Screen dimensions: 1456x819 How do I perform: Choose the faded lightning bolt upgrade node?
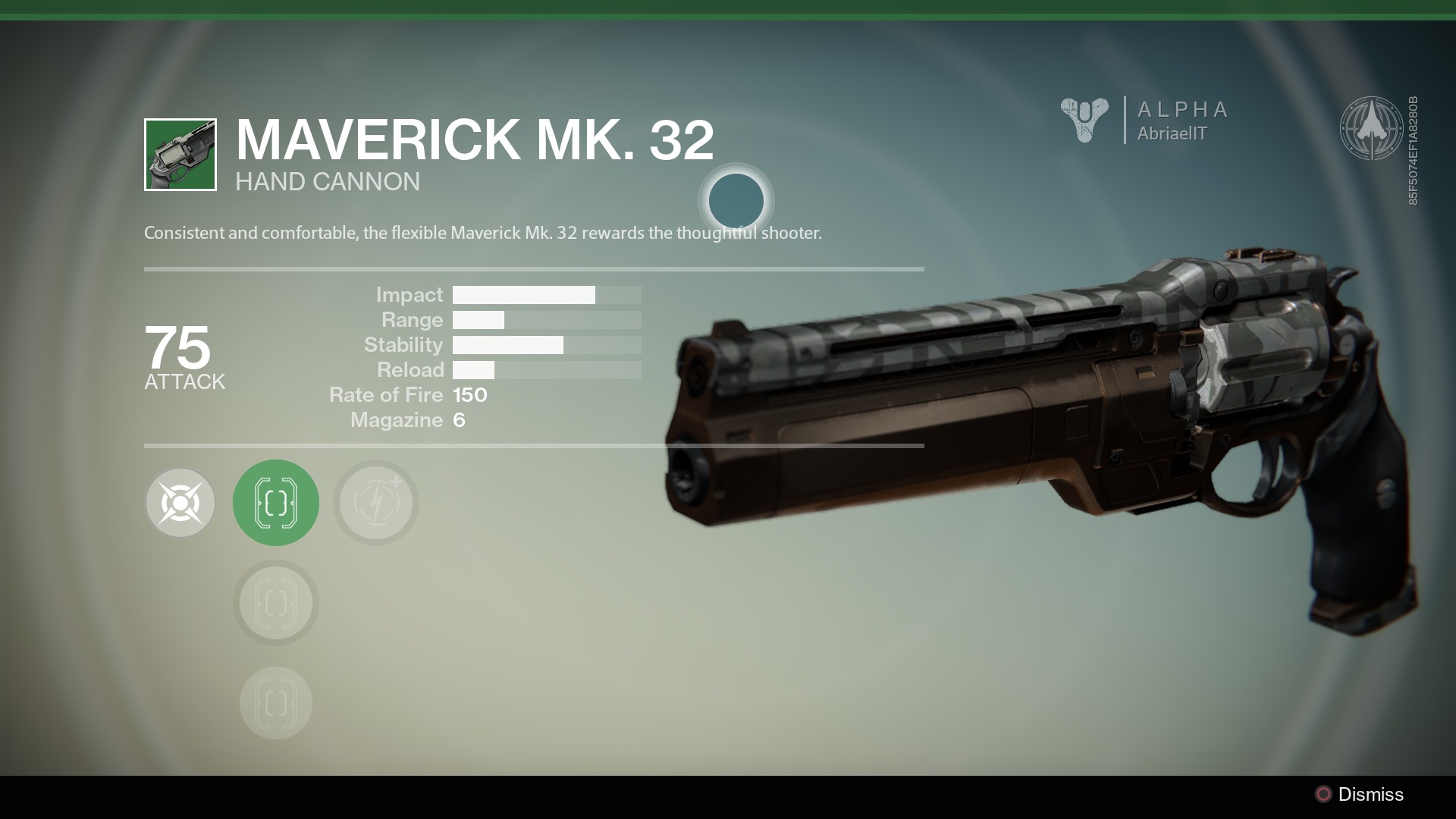pyautogui.click(x=376, y=503)
